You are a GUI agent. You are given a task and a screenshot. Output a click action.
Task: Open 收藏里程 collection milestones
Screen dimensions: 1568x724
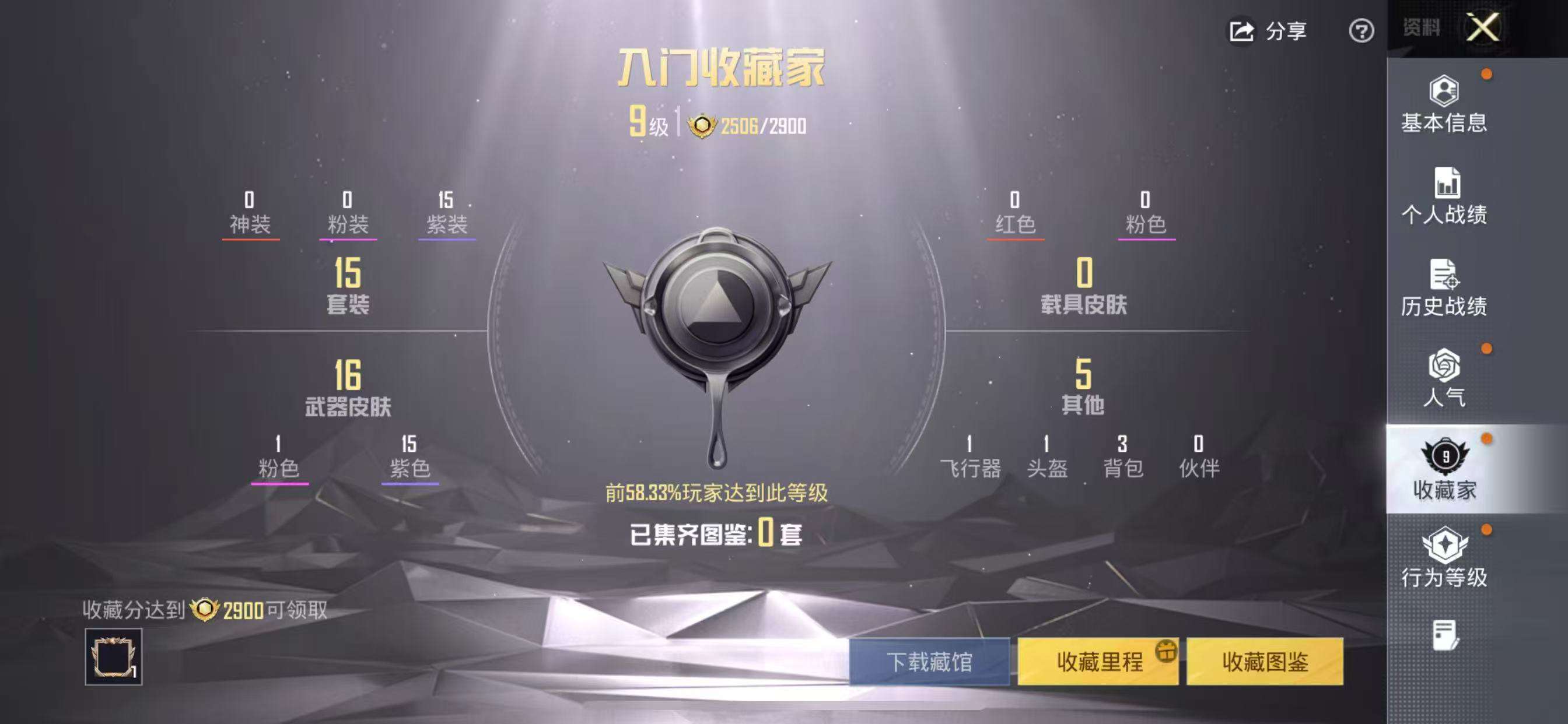point(1095,662)
